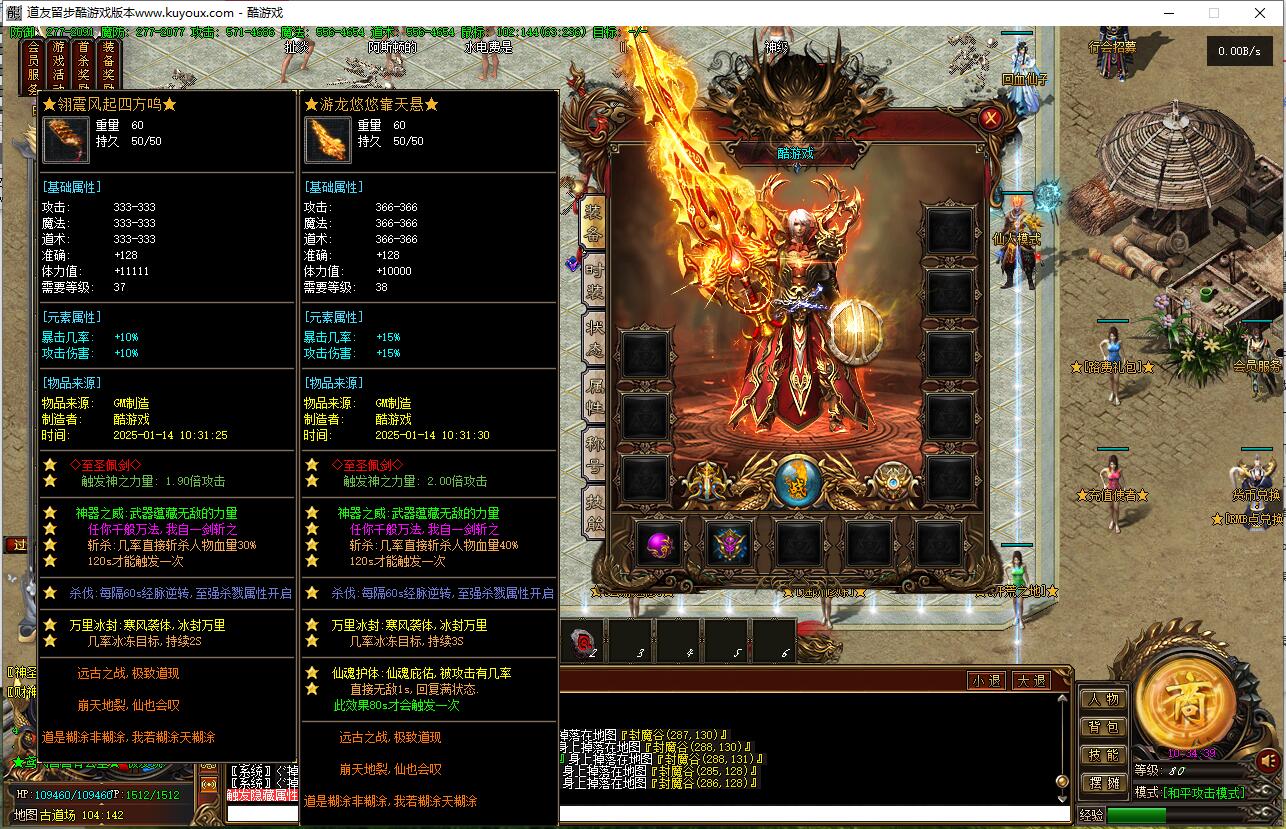Select the purple orb equipment slot

[660, 545]
